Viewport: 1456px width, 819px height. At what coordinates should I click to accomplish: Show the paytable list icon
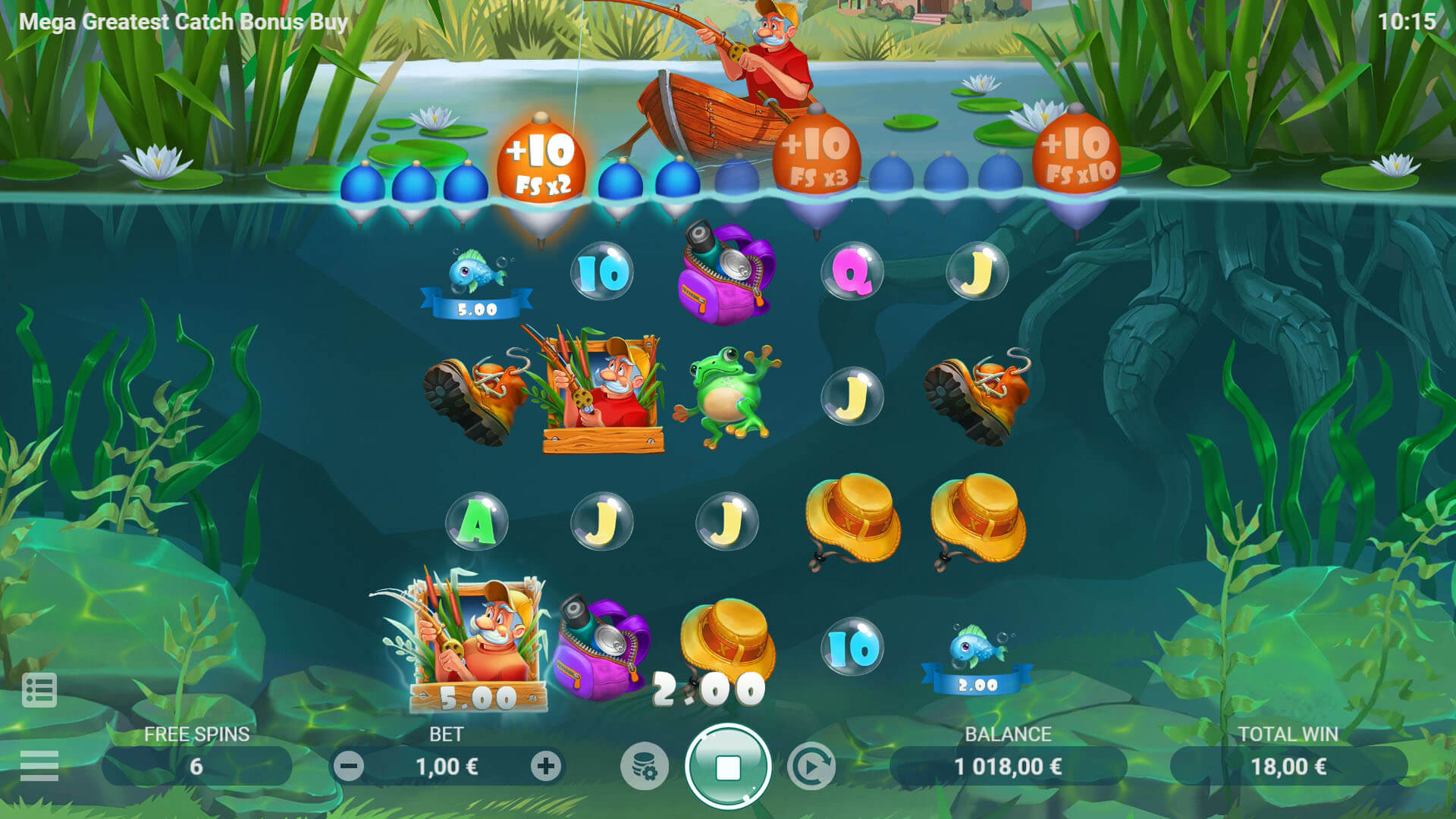coord(39,690)
